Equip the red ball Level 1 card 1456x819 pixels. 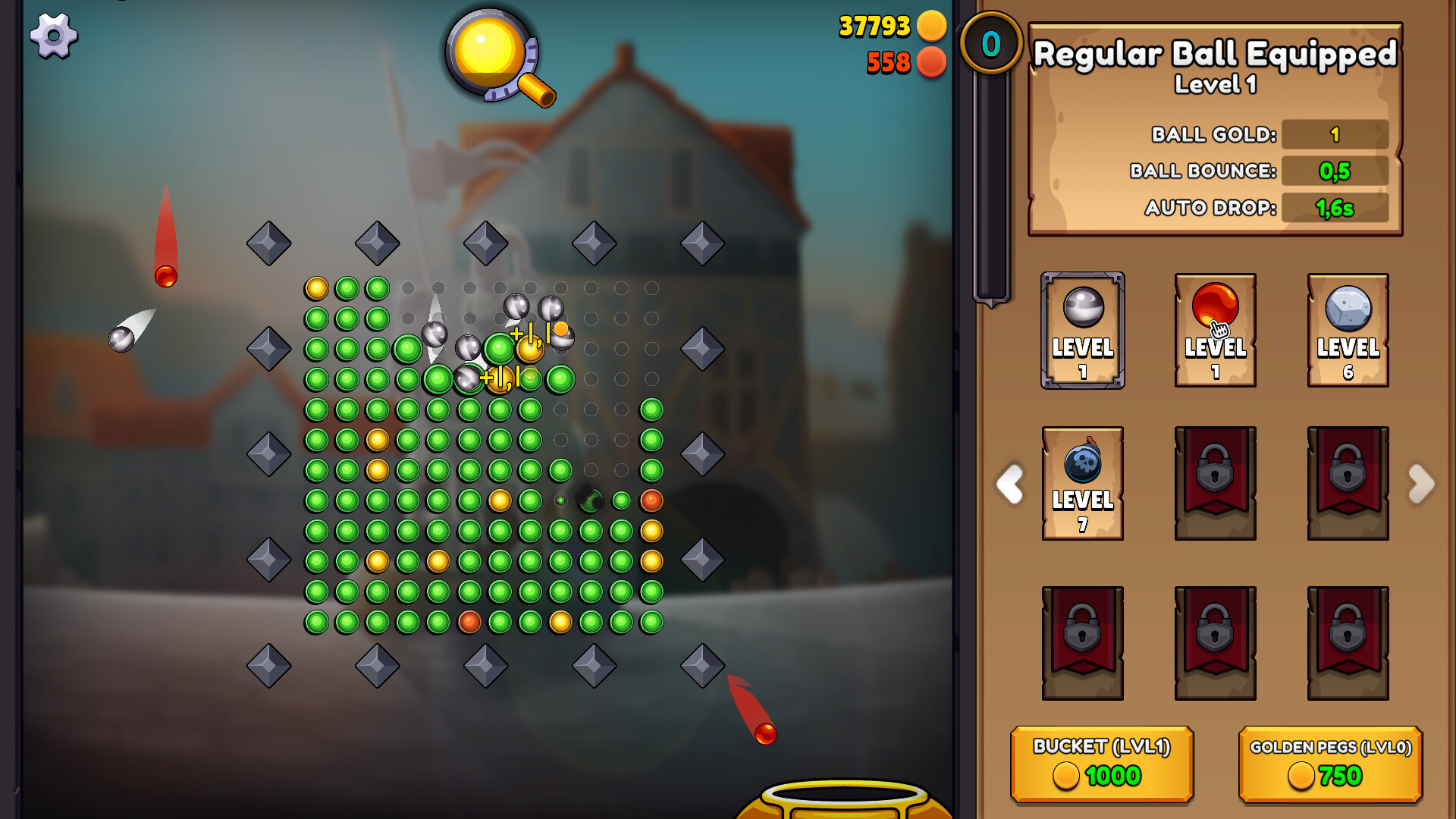[x=1215, y=331]
